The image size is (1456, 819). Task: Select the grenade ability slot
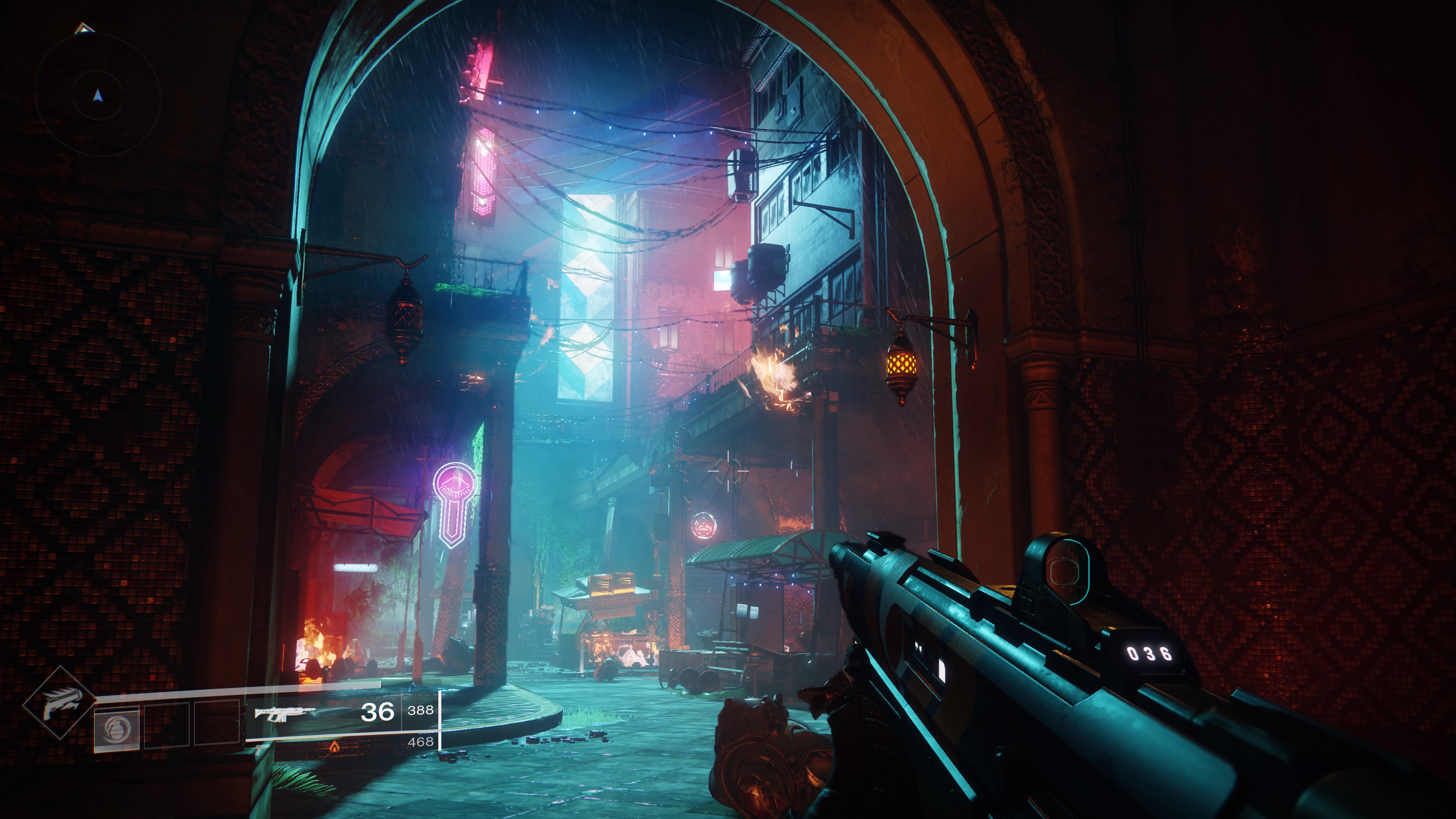point(116,728)
